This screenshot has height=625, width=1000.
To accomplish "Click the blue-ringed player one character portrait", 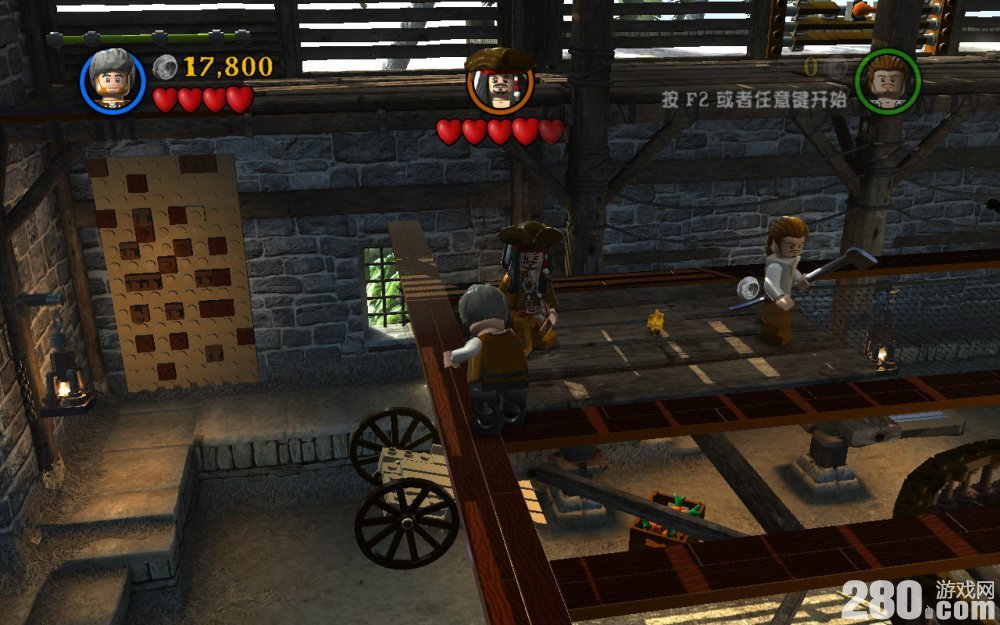I will point(113,80).
